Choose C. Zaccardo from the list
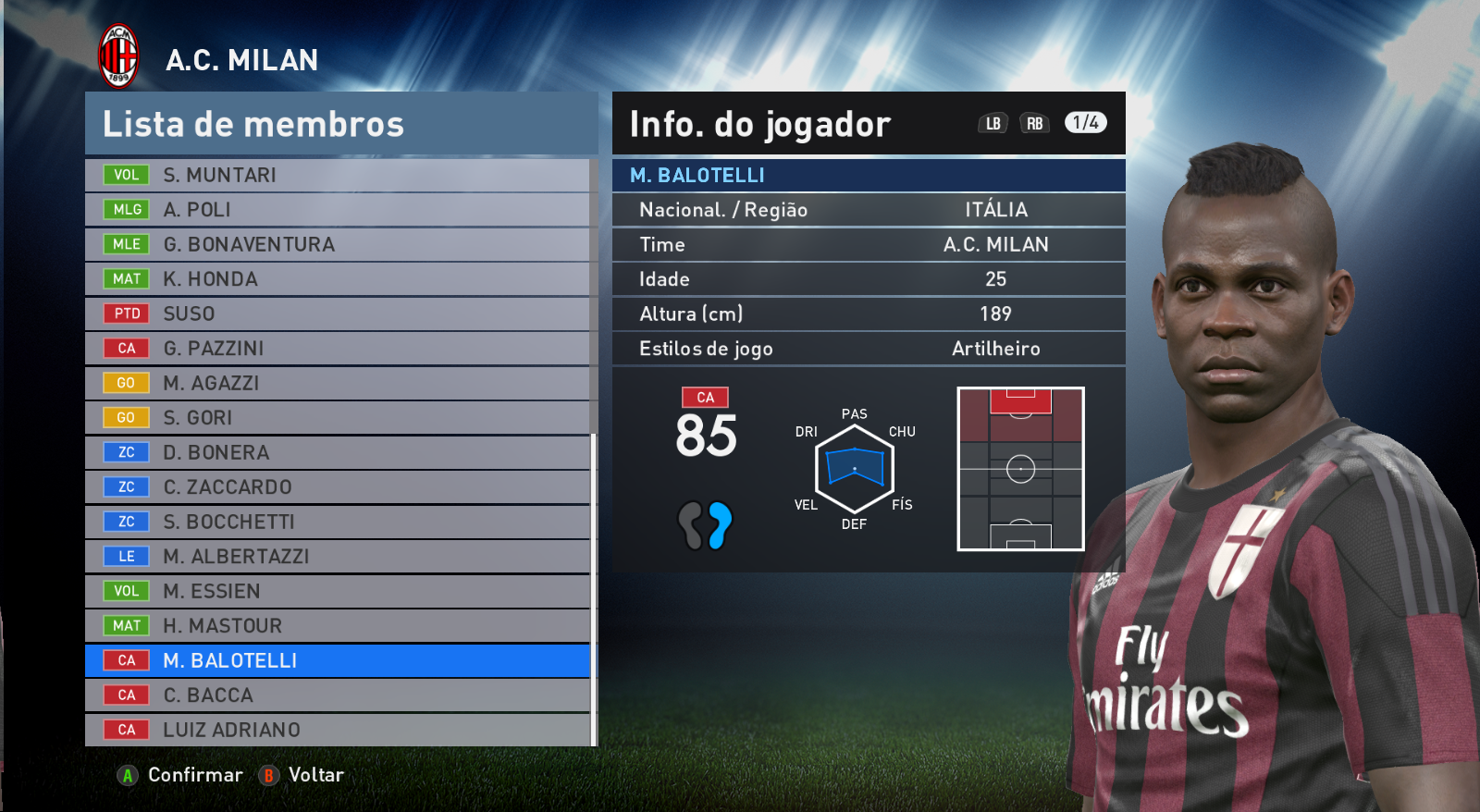 pos(338,487)
